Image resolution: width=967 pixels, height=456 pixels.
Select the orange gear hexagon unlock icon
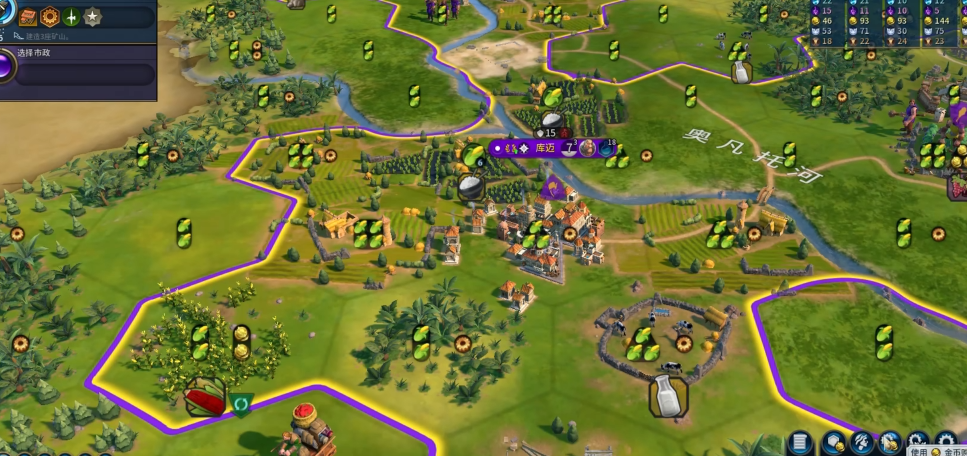click(x=48, y=17)
